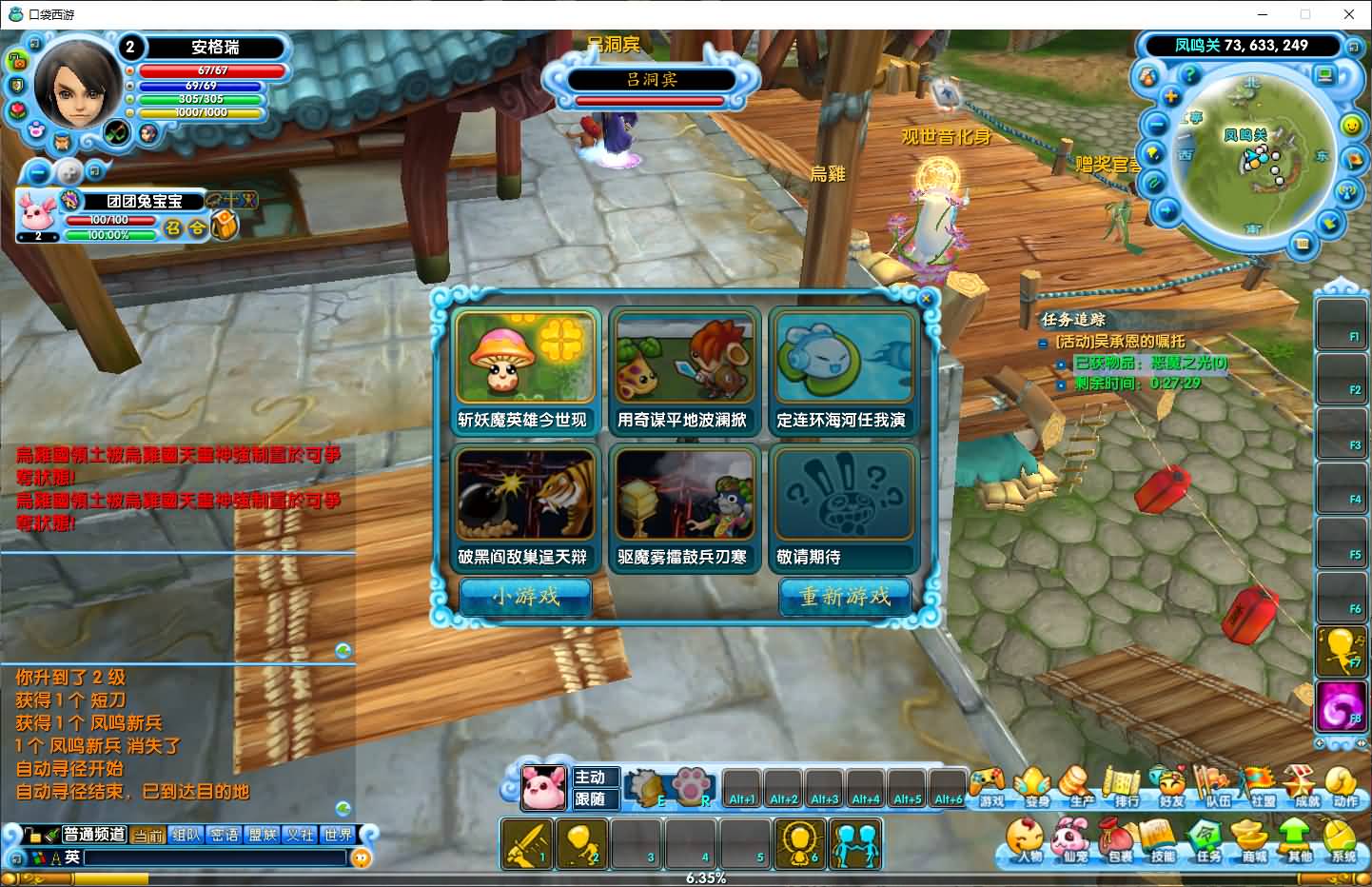
Task: Activate the sword attack skill in slot 1
Action: coord(526,843)
